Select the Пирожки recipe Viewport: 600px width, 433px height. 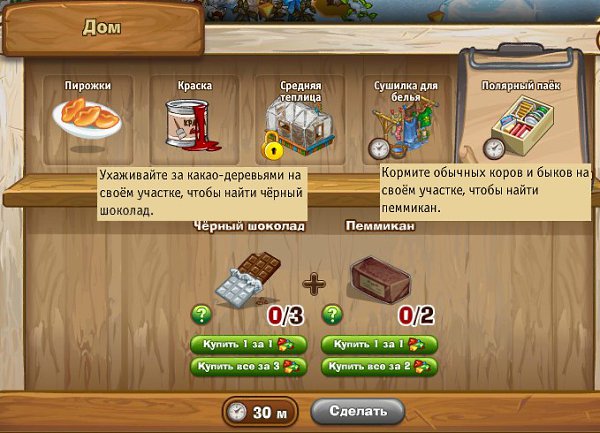(x=88, y=116)
